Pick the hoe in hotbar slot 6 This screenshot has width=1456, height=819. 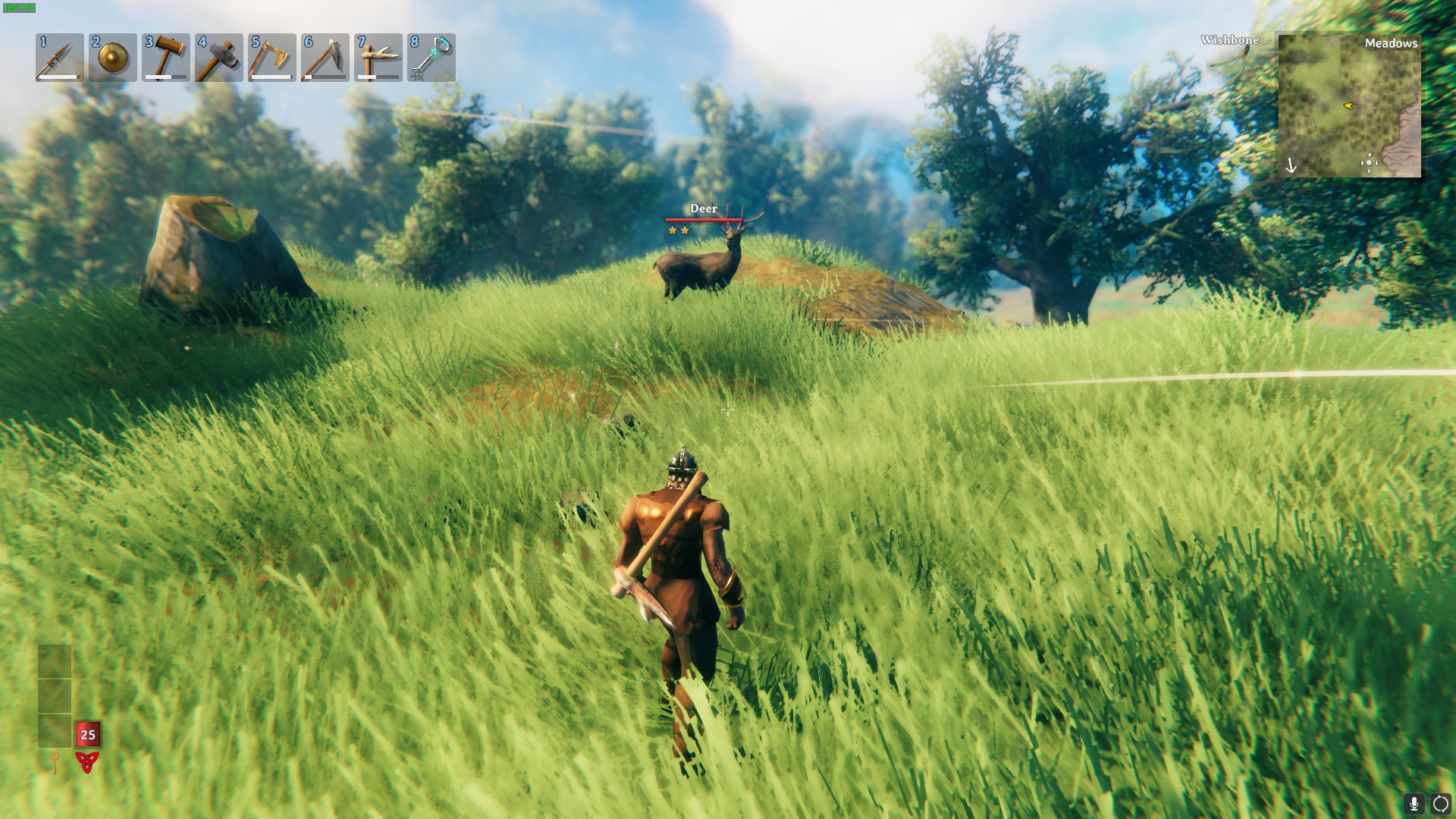click(x=325, y=58)
